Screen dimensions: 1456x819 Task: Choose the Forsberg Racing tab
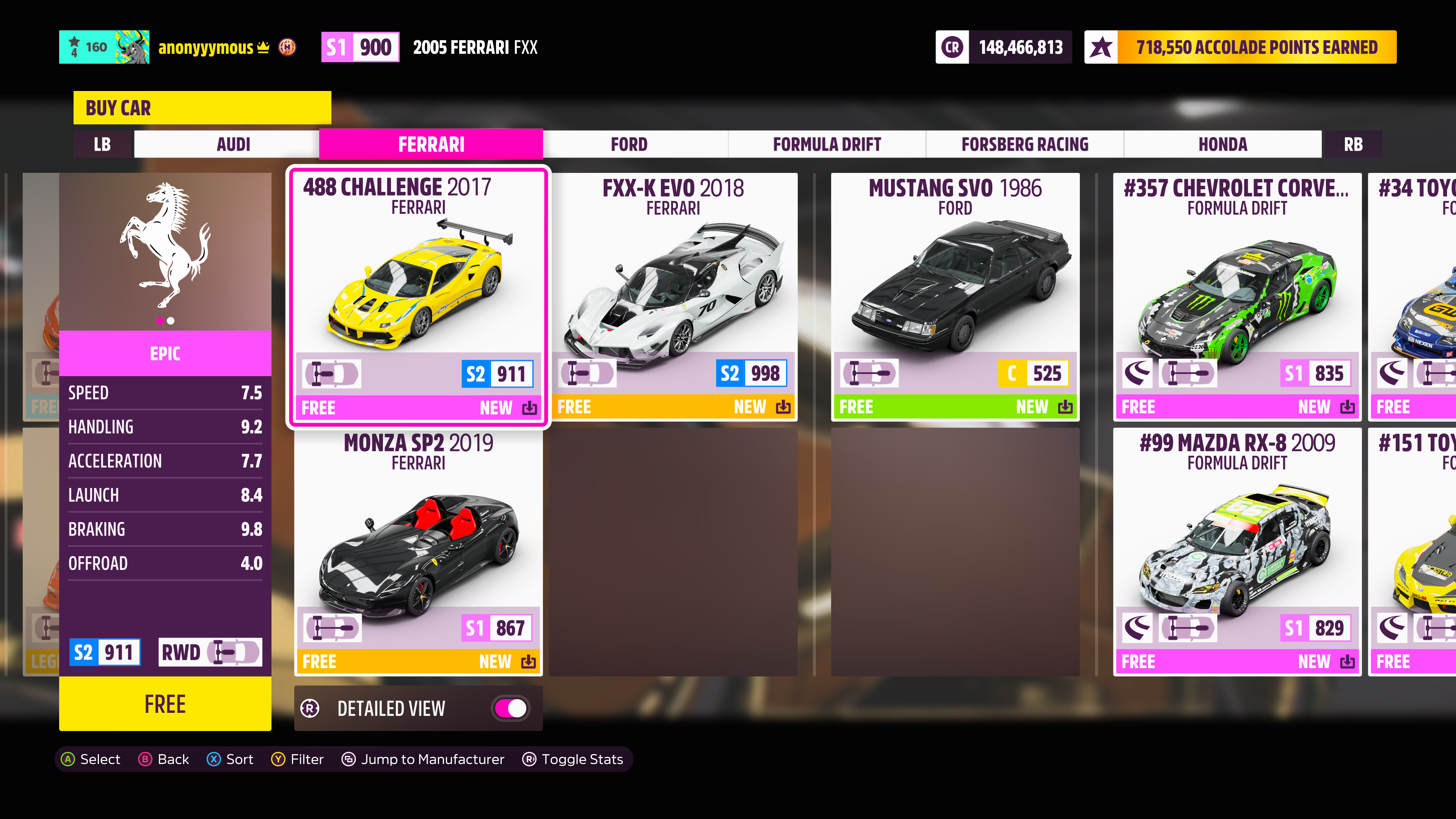coord(1024,144)
